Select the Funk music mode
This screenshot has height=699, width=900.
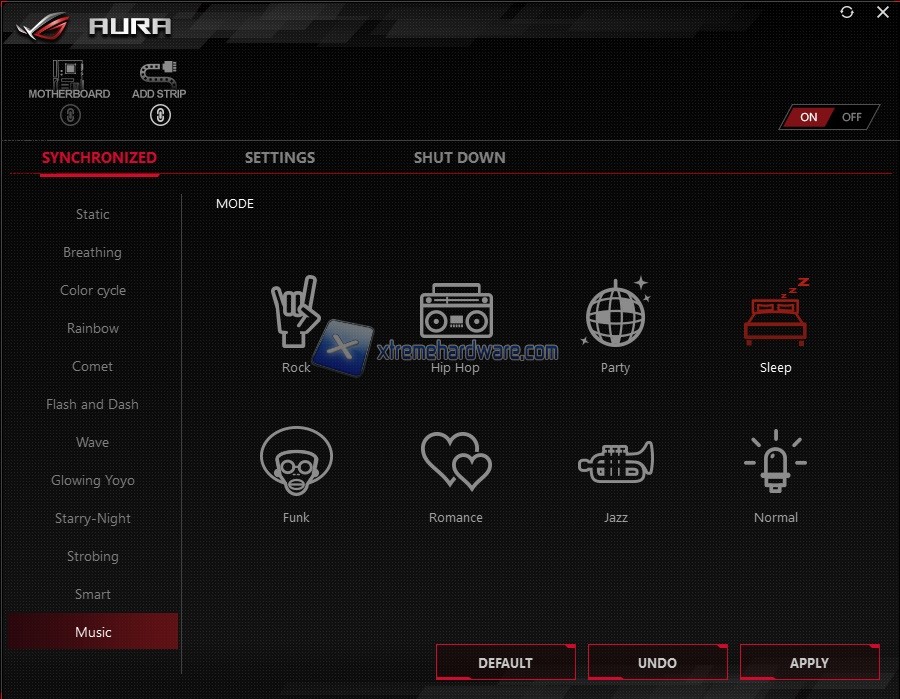(296, 460)
